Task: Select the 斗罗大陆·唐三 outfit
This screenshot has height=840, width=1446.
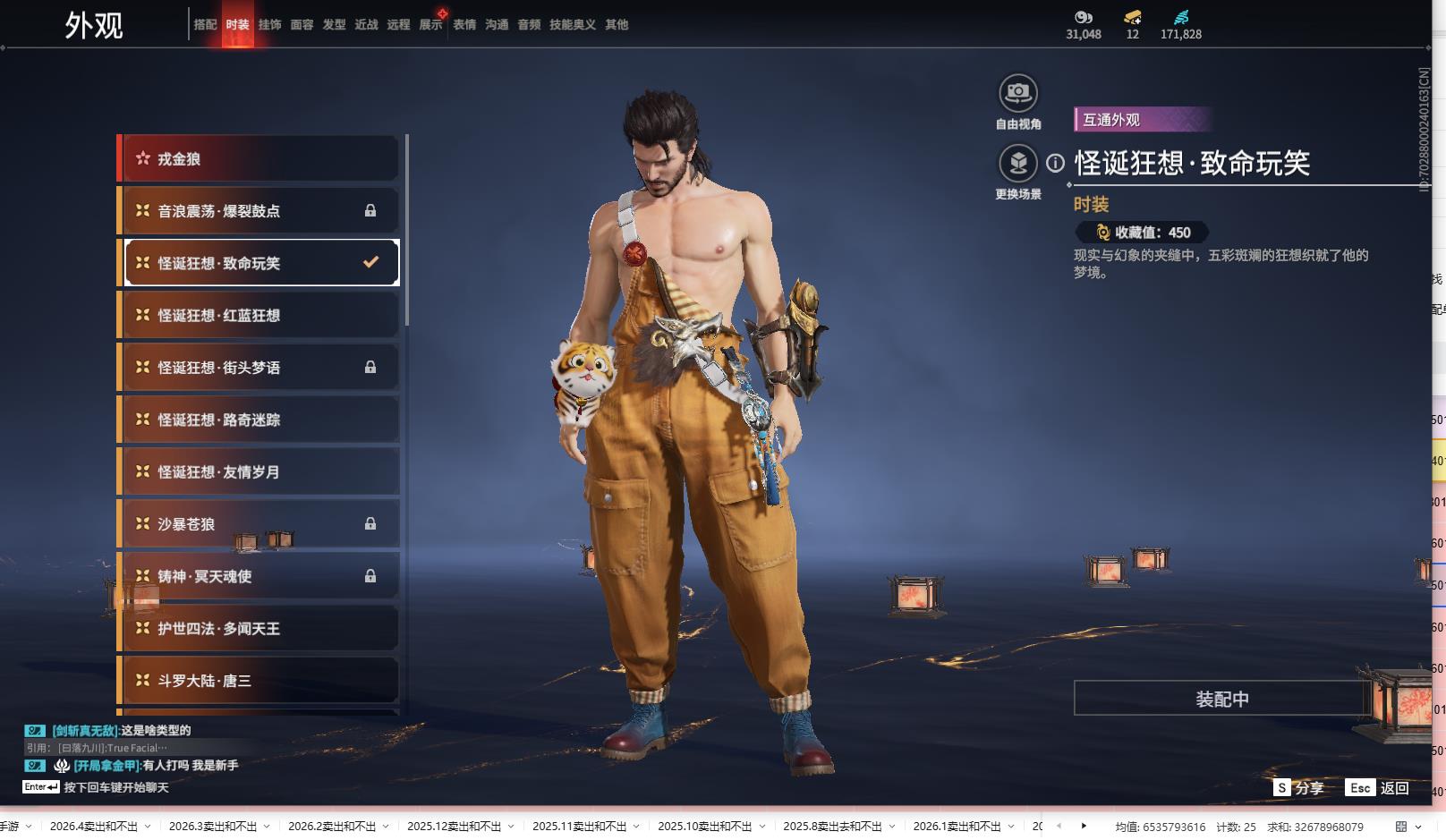Action: 259,681
